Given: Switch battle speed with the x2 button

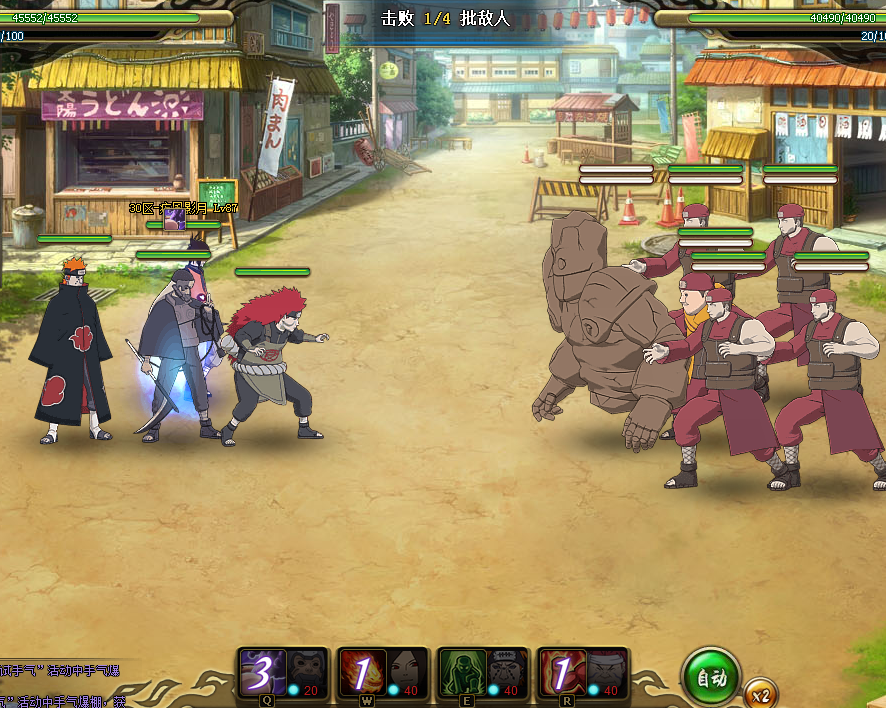Looking at the screenshot, I should 760,695.
